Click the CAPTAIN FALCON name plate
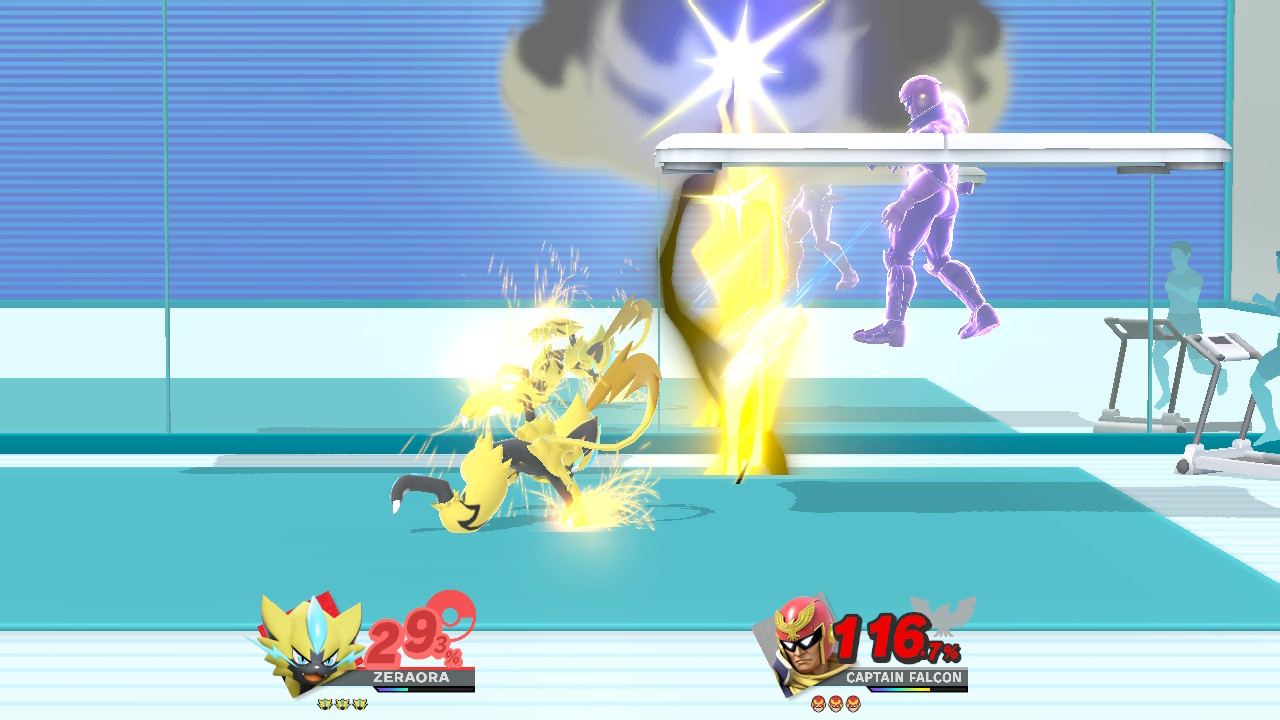 905,677
